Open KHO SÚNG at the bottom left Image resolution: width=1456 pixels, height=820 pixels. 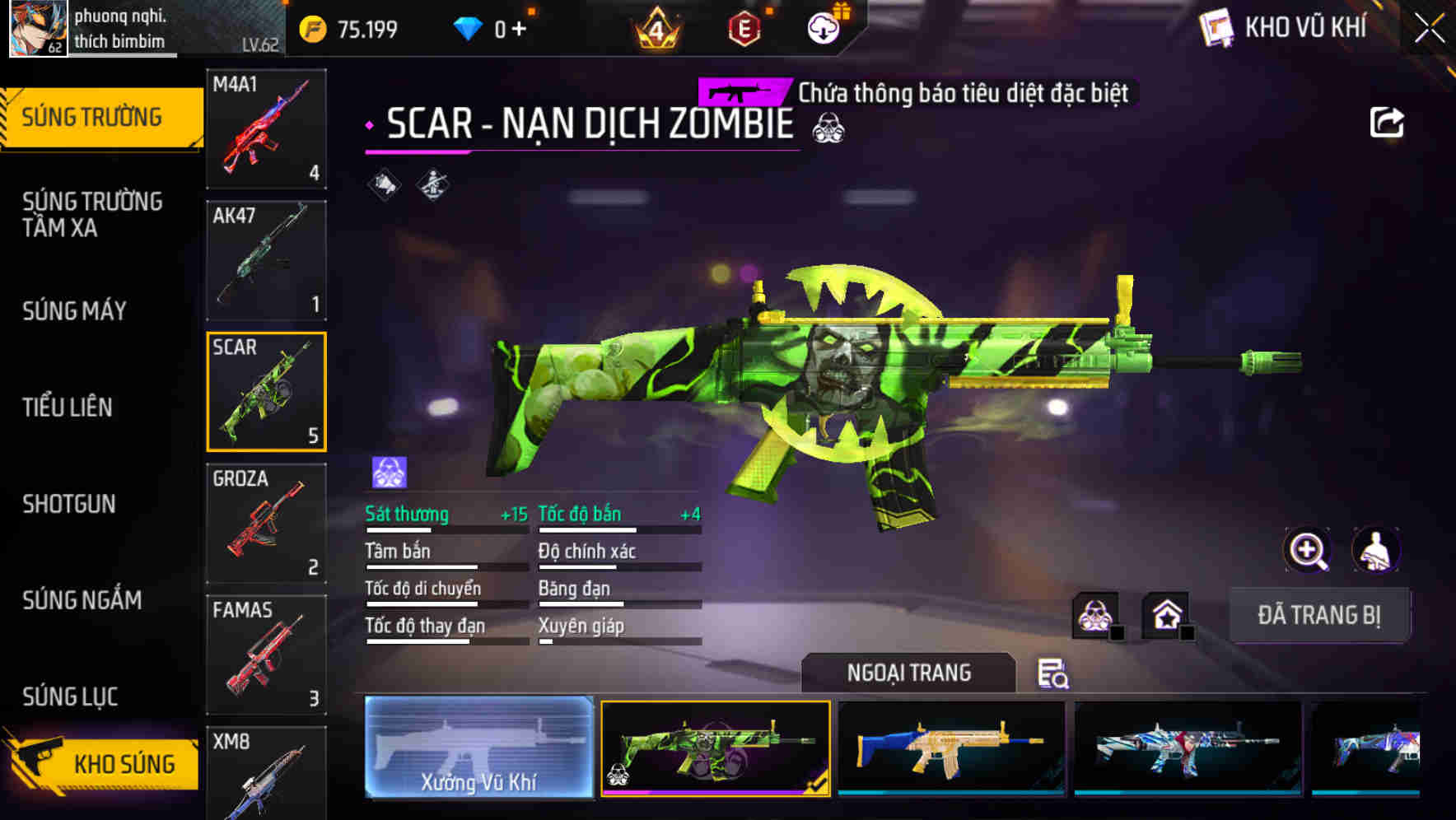point(100,763)
